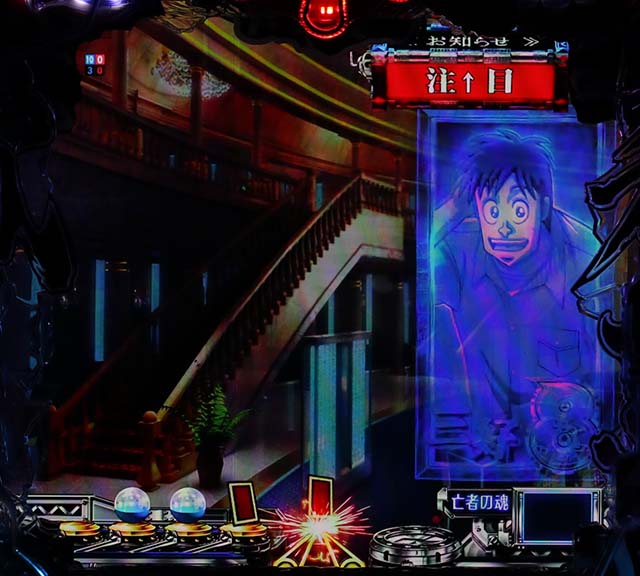Select the 亡者の魂 label
The image size is (640, 576).
476,502
